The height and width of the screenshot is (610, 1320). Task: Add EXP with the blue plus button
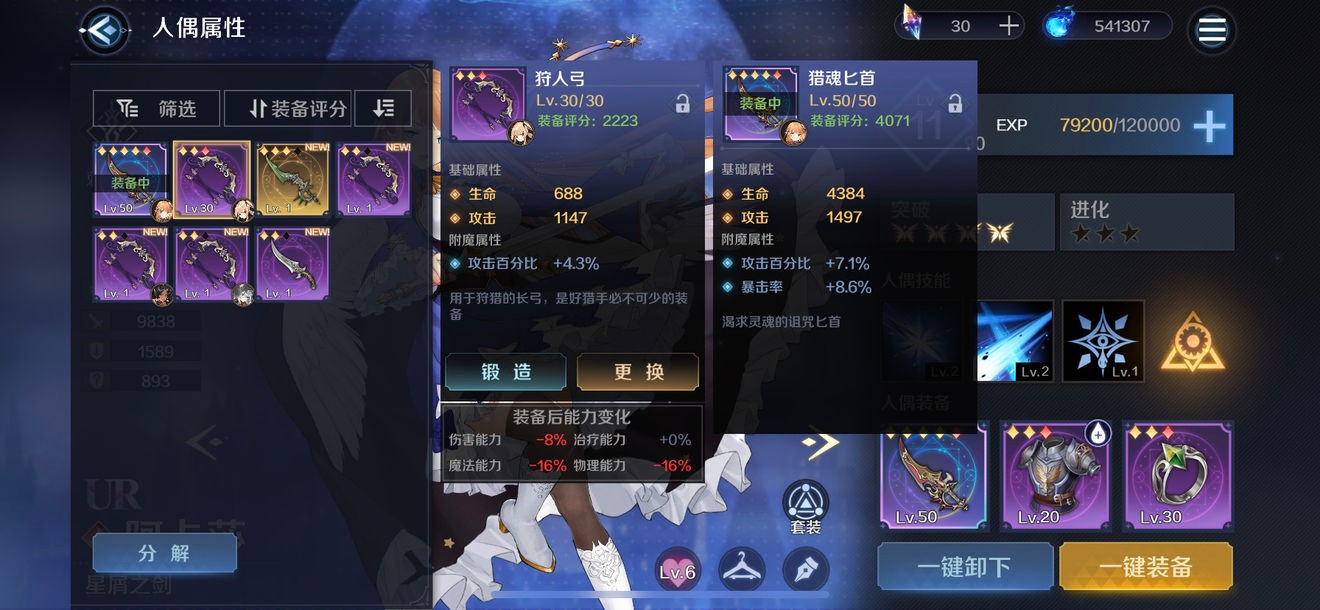(x=1209, y=126)
